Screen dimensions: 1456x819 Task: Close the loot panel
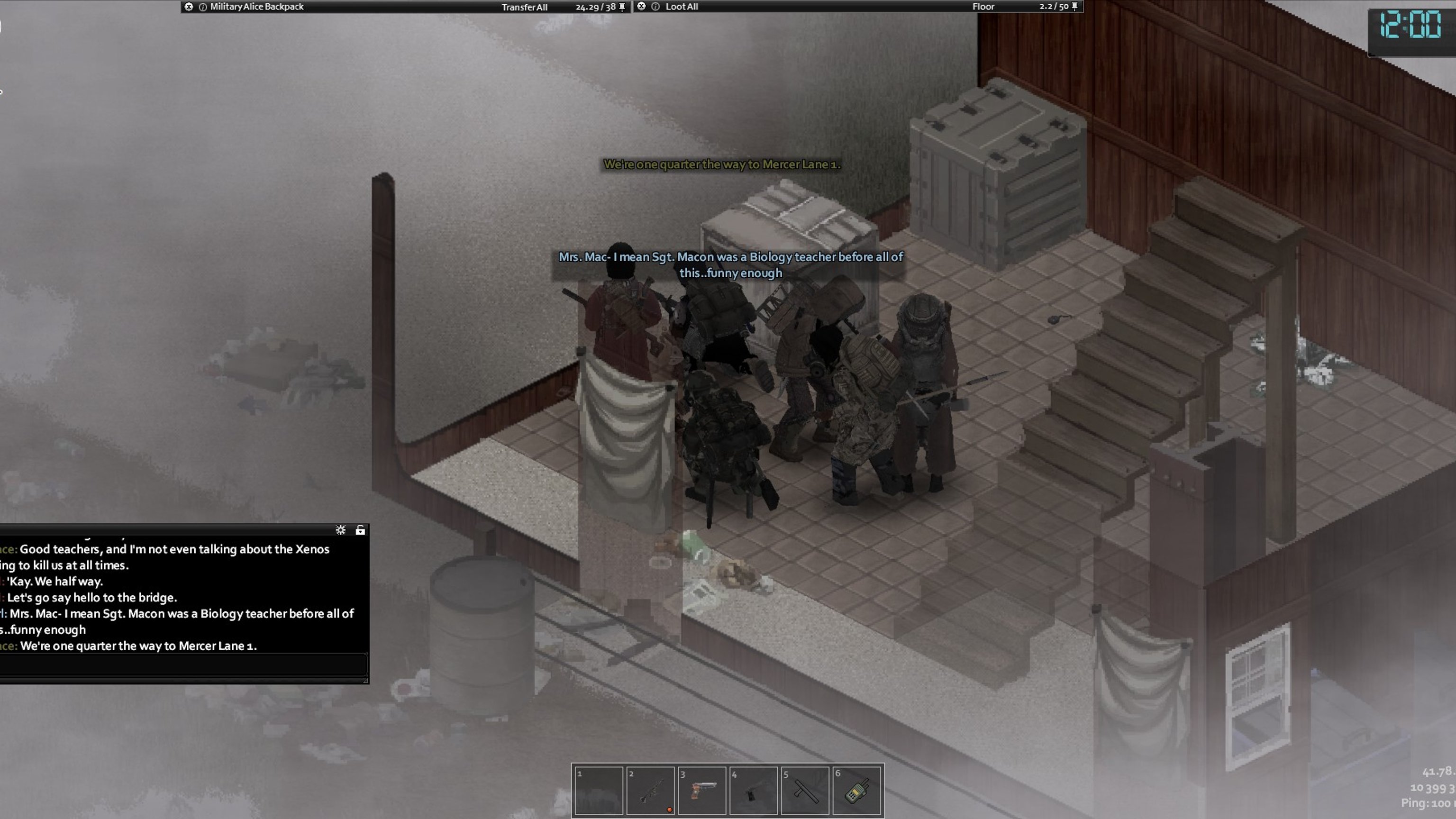641,6
